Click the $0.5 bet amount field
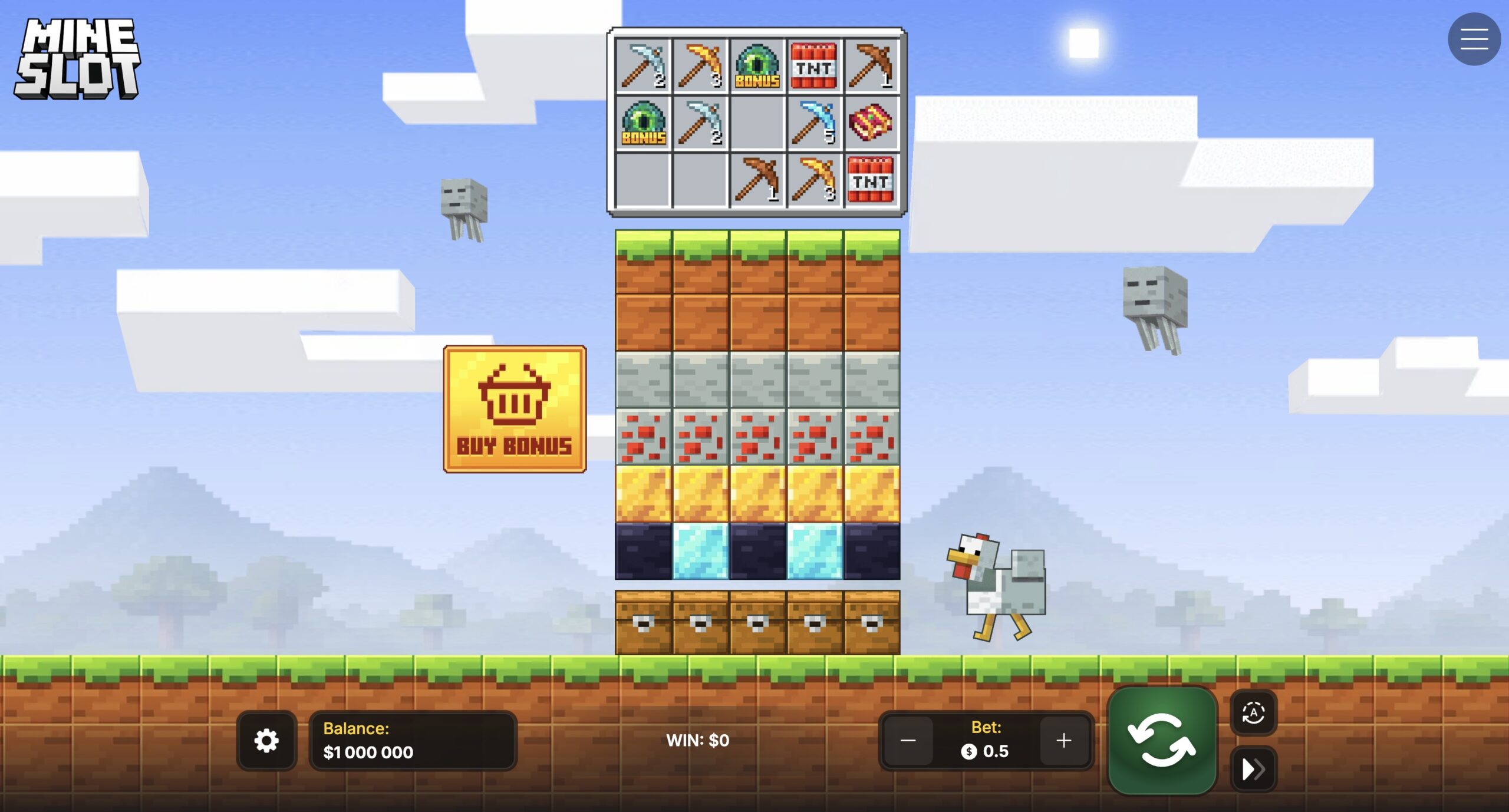Screen dimensions: 1509x812 [x=987, y=751]
